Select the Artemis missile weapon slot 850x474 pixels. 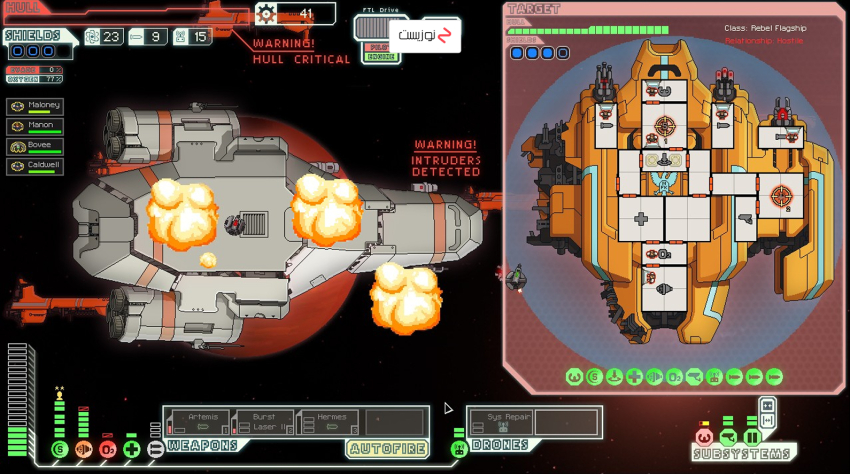tap(197, 422)
